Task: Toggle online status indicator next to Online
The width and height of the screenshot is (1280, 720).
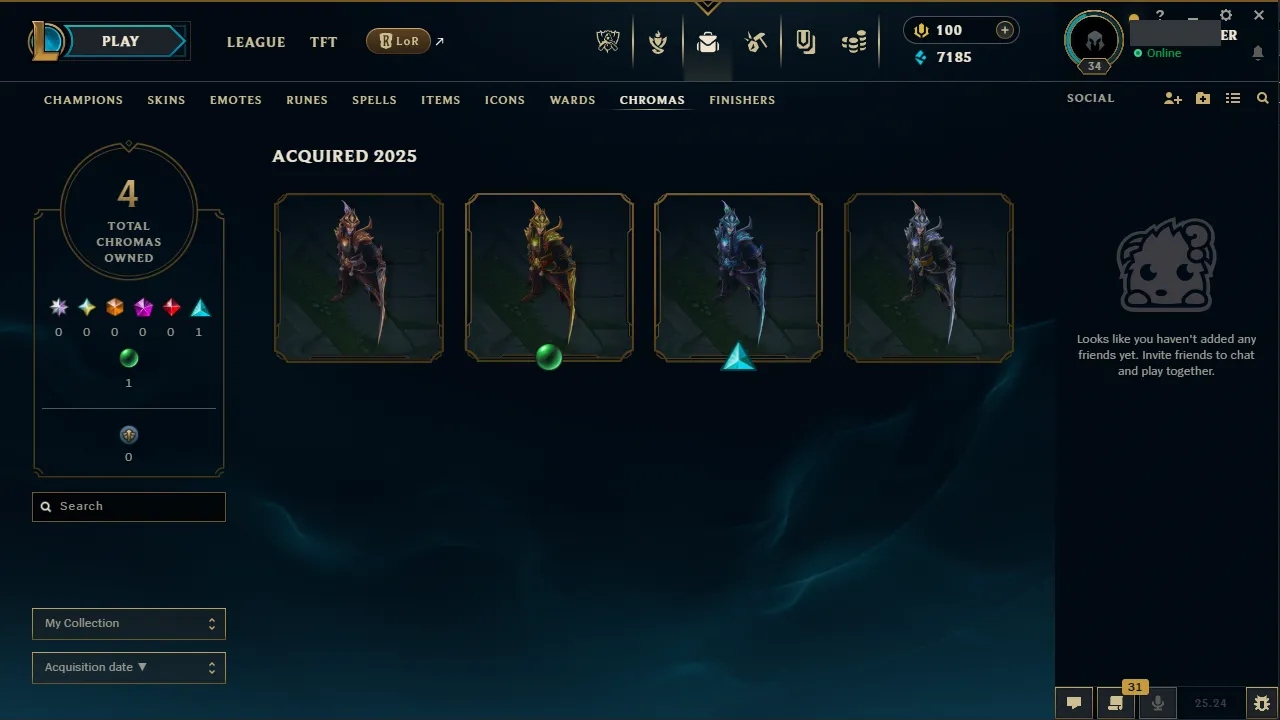Action: pos(1139,53)
